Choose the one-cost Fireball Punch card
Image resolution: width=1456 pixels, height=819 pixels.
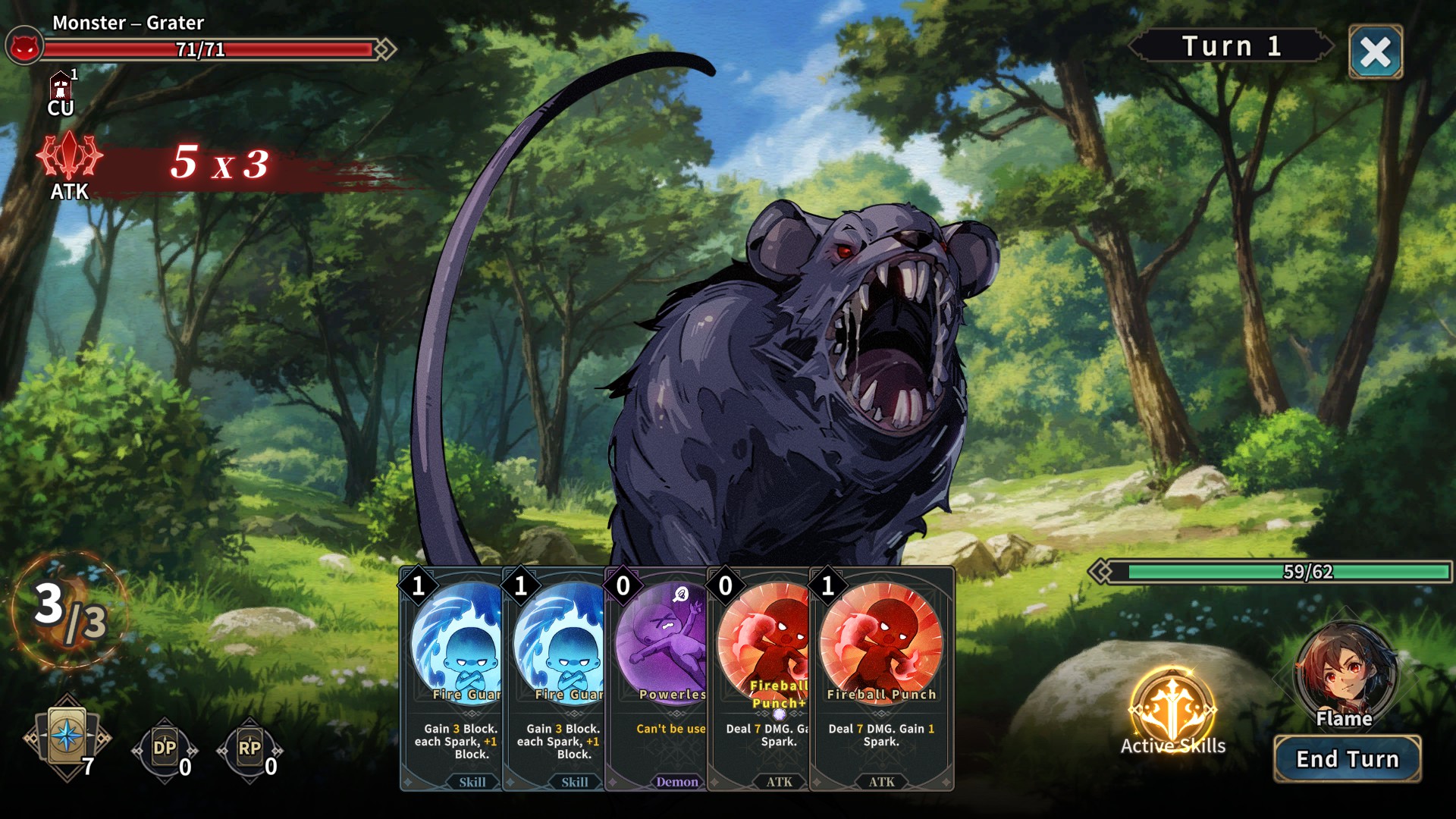tap(881, 679)
